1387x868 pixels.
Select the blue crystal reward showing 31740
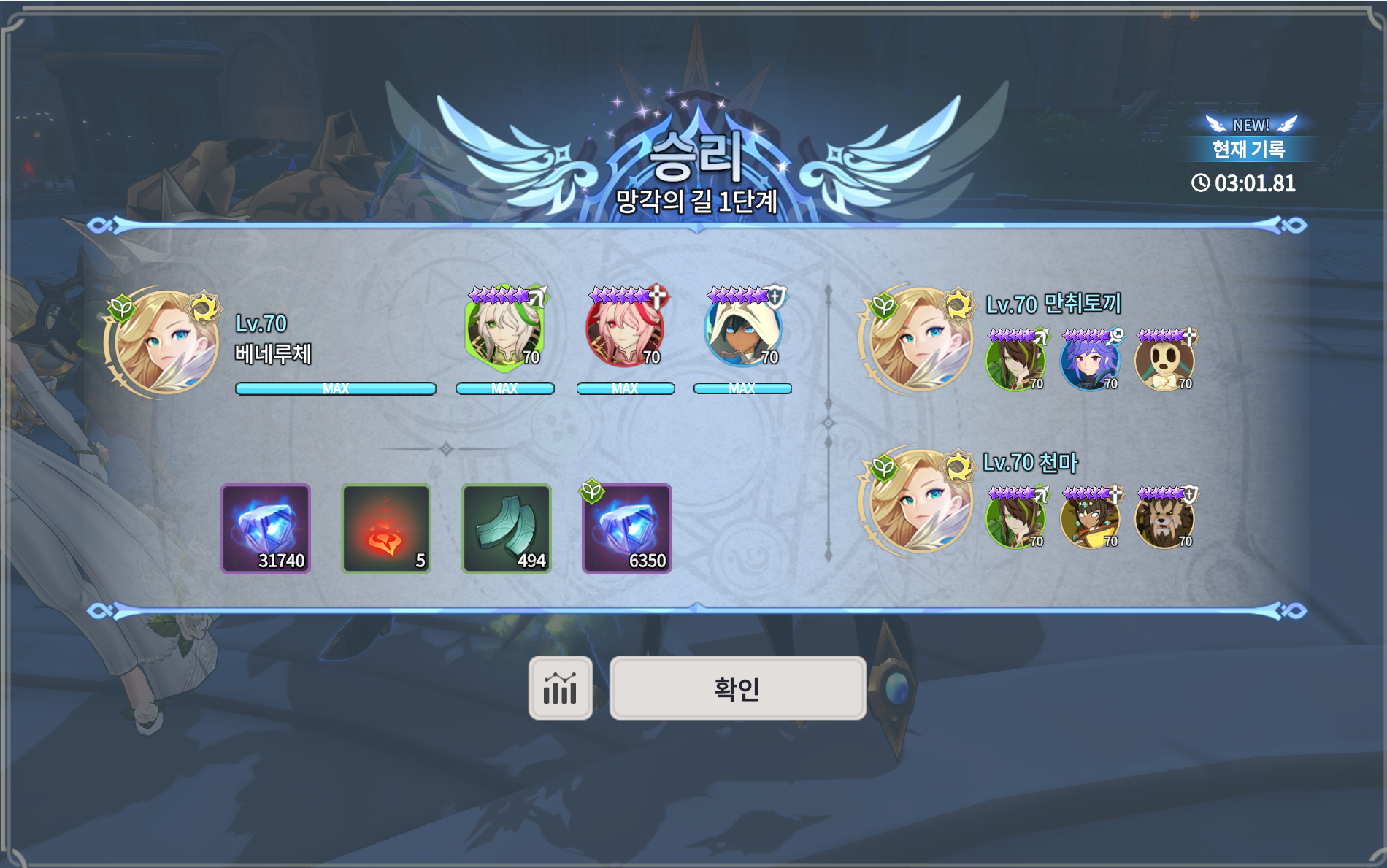[266, 529]
